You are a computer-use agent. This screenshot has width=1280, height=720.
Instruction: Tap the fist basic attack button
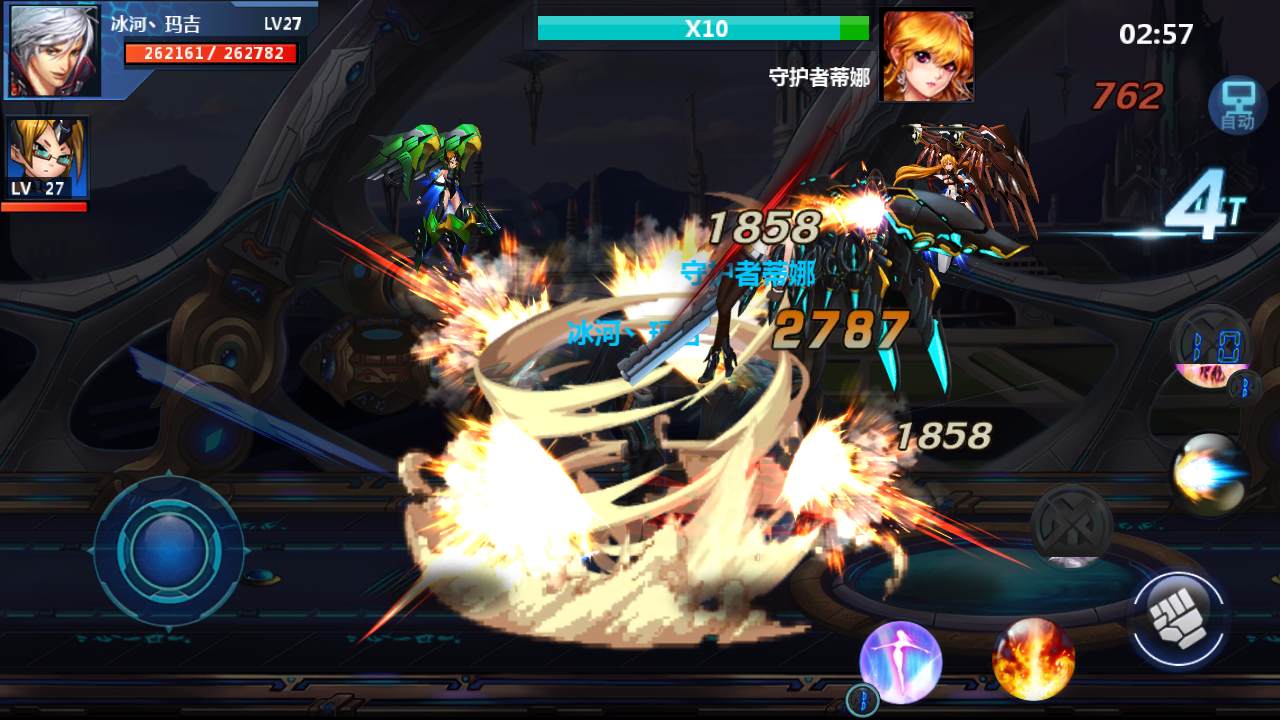pos(1180,621)
